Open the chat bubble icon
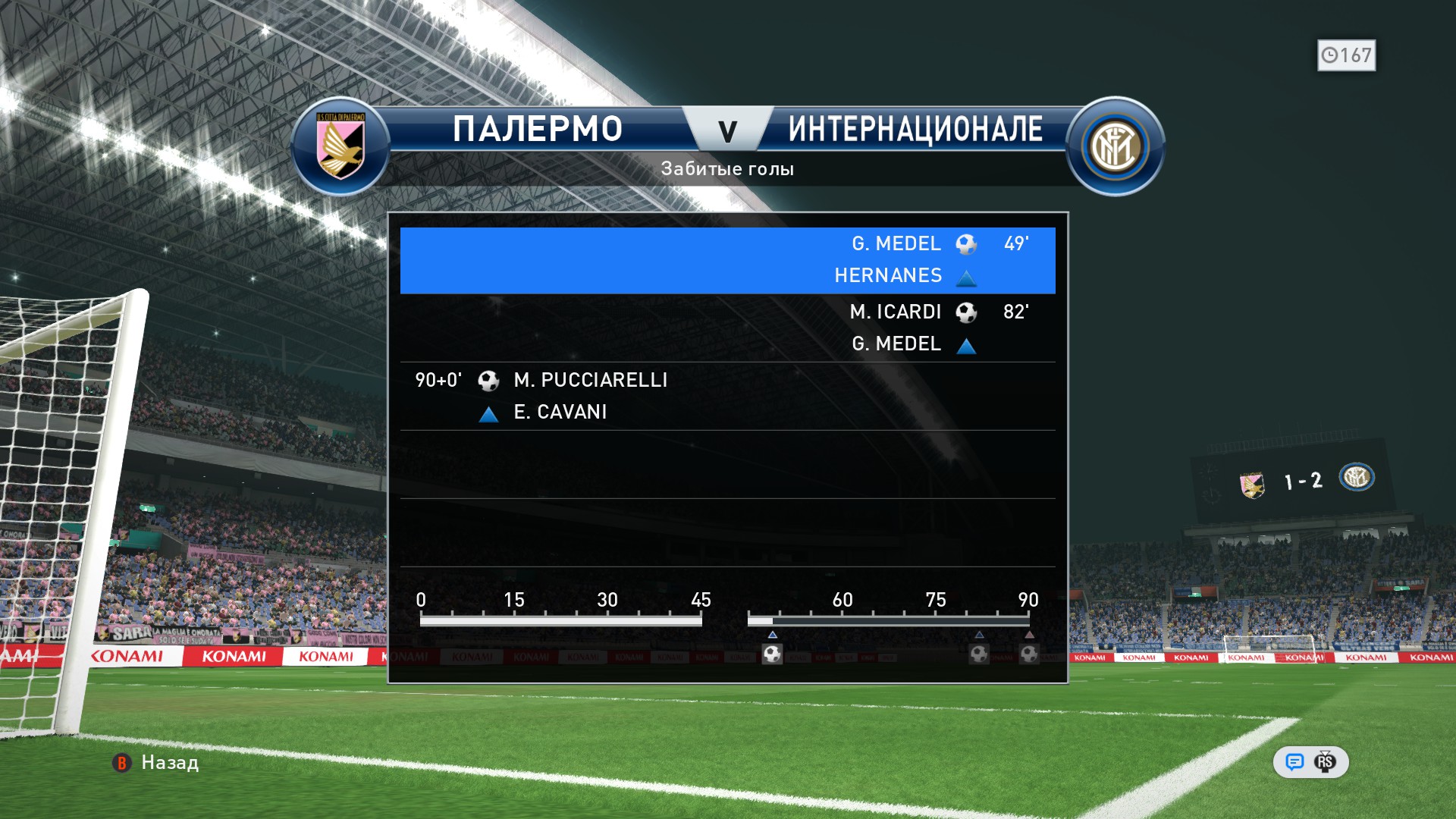The height and width of the screenshot is (819, 1456). (x=1294, y=762)
